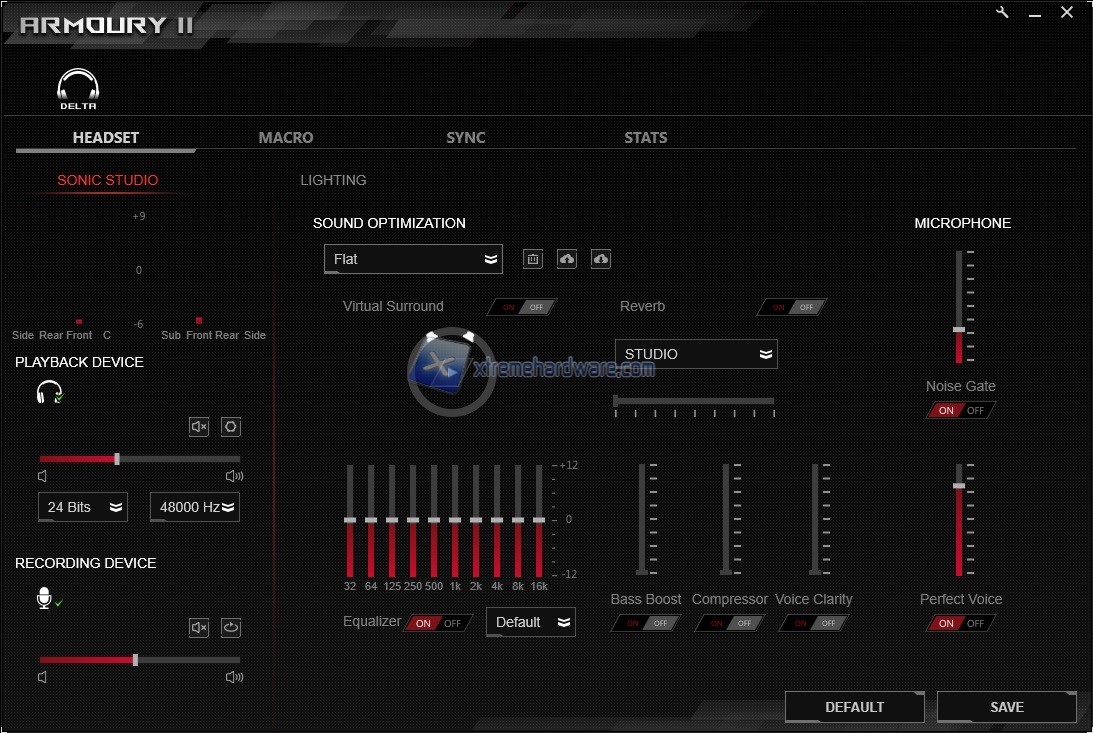Open the SYNC tab
This screenshot has height=733, width=1093.
[466, 138]
